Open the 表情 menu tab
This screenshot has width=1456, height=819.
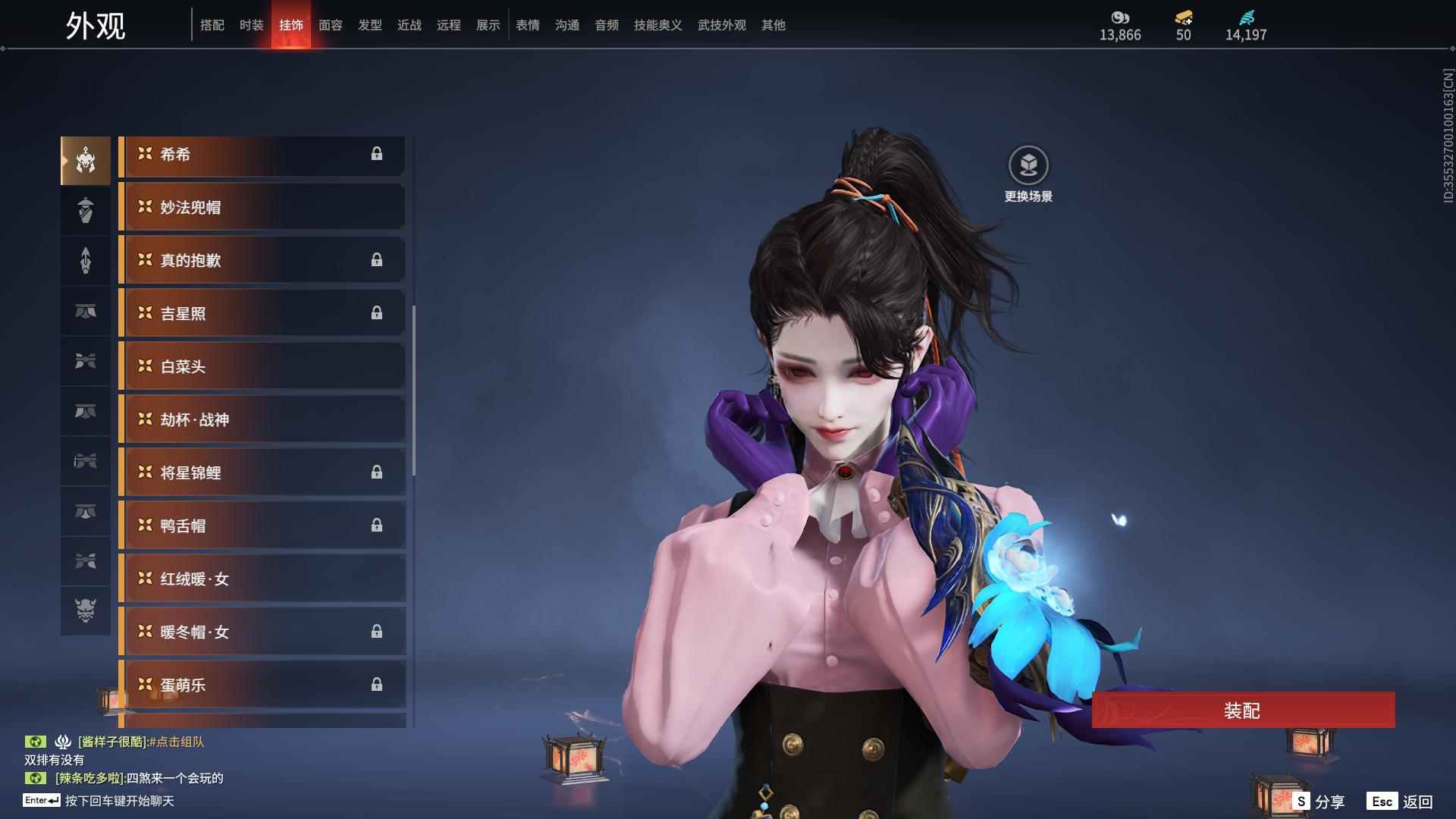click(x=527, y=25)
